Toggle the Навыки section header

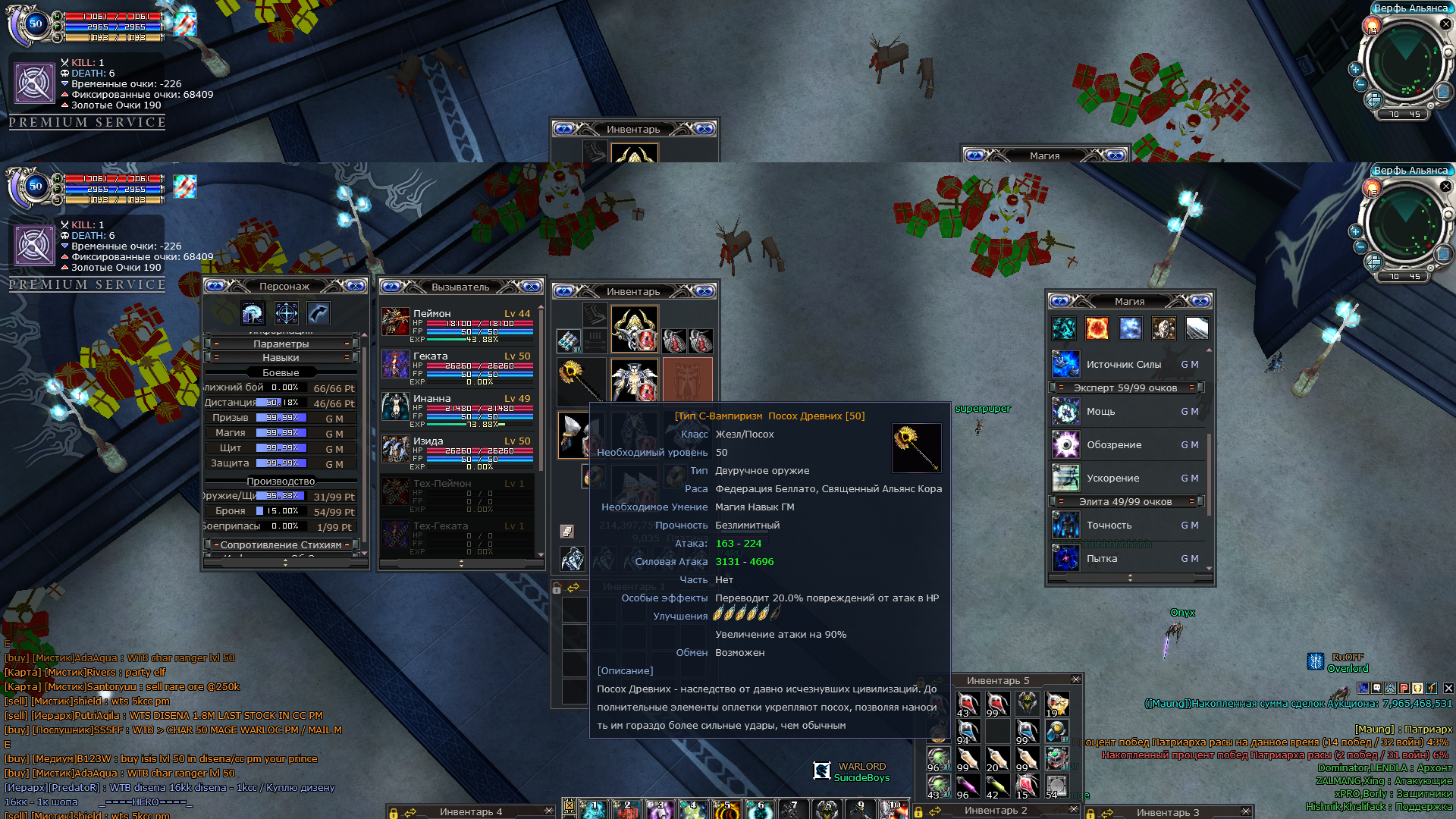281,357
